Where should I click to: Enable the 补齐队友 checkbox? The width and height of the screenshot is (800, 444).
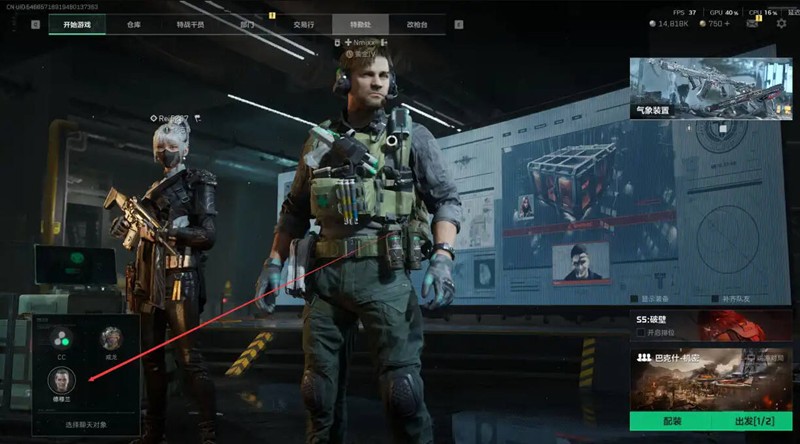tap(703, 298)
